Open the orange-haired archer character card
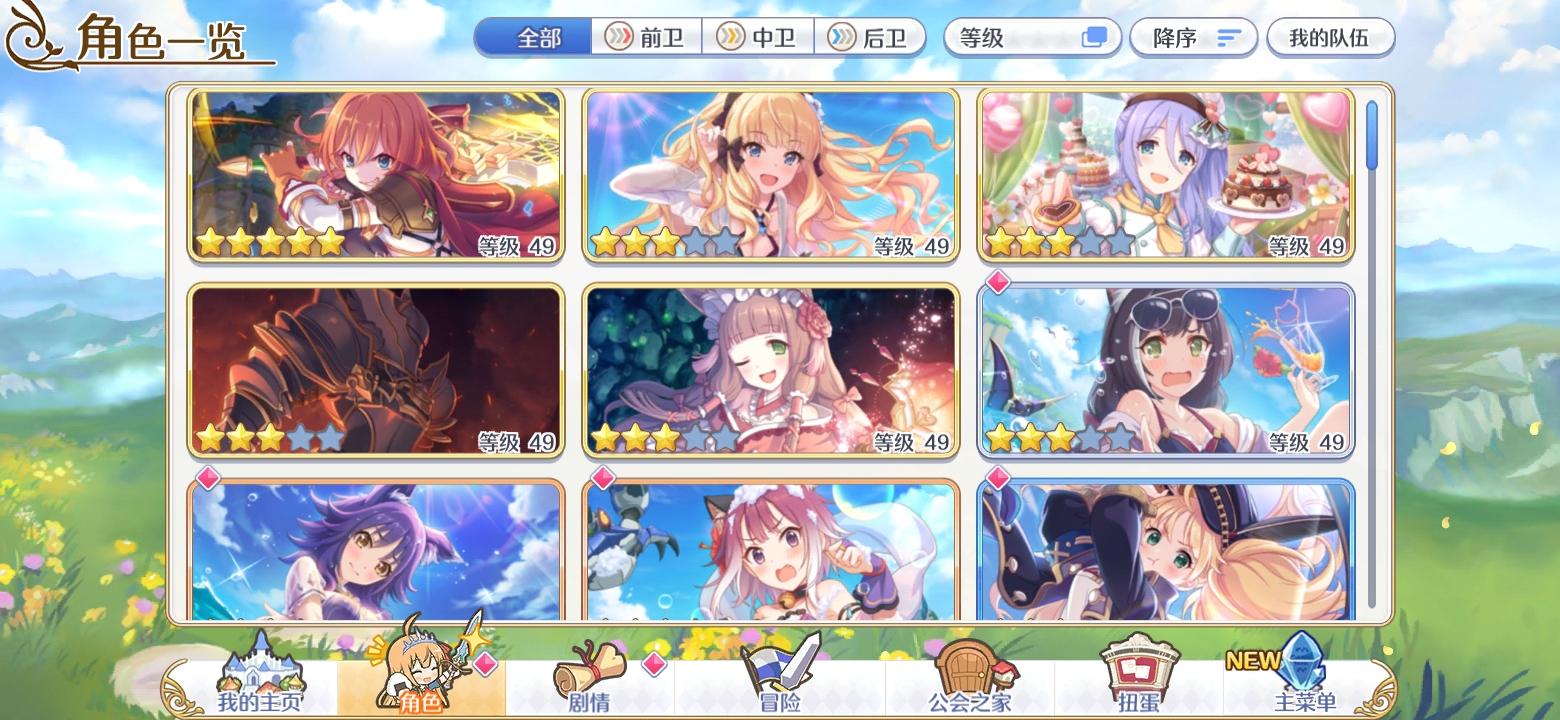The height and width of the screenshot is (720, 1560). pyautogui.click(x=376, y=175)
